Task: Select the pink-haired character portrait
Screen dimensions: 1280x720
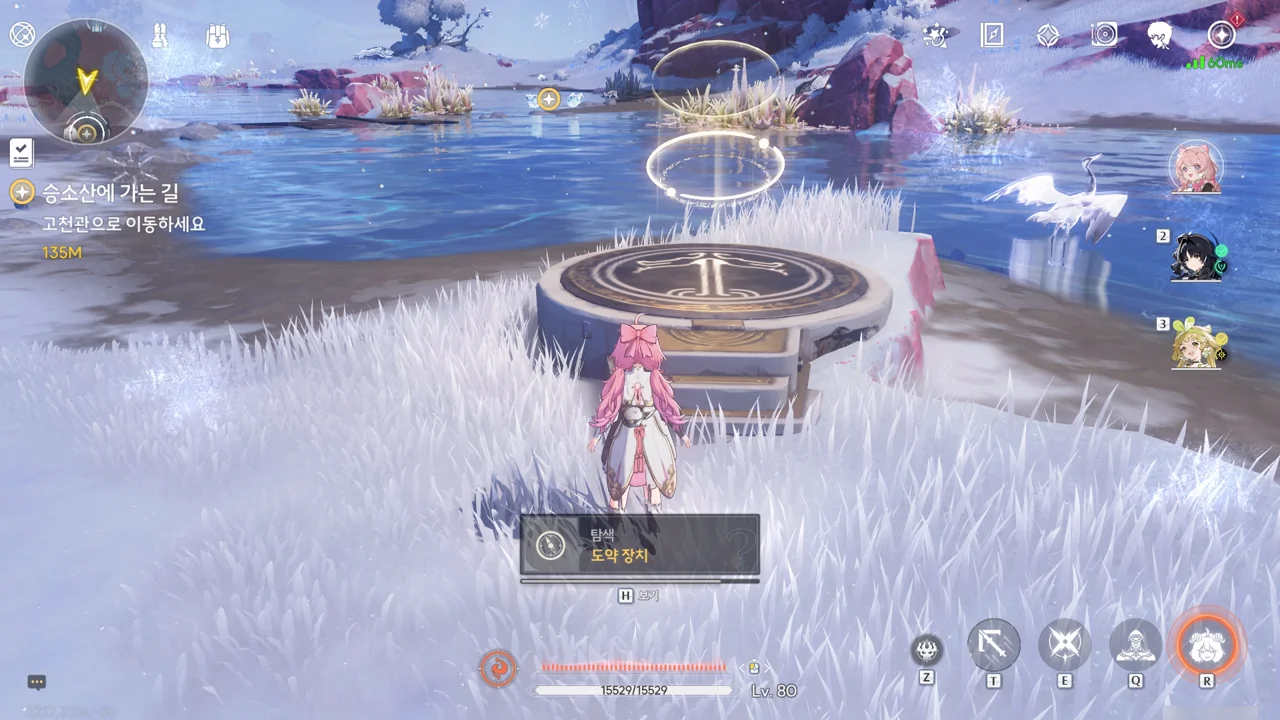Action: [x=1194, y=167]
